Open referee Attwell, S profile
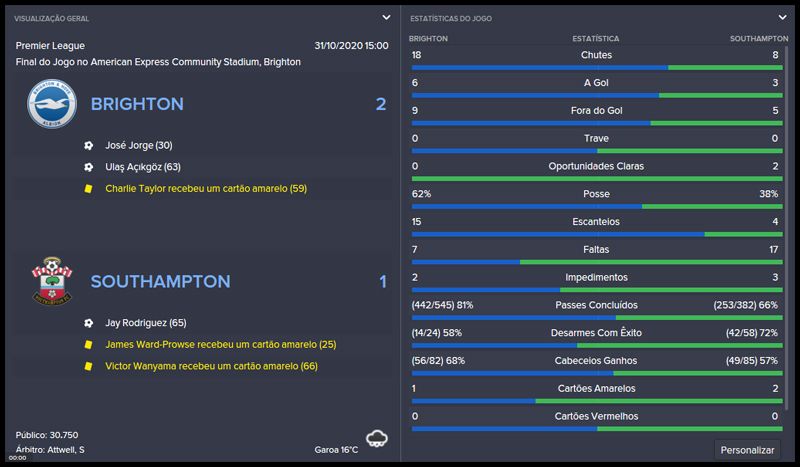This screenshot has width=800, height=467. [66, 449]
